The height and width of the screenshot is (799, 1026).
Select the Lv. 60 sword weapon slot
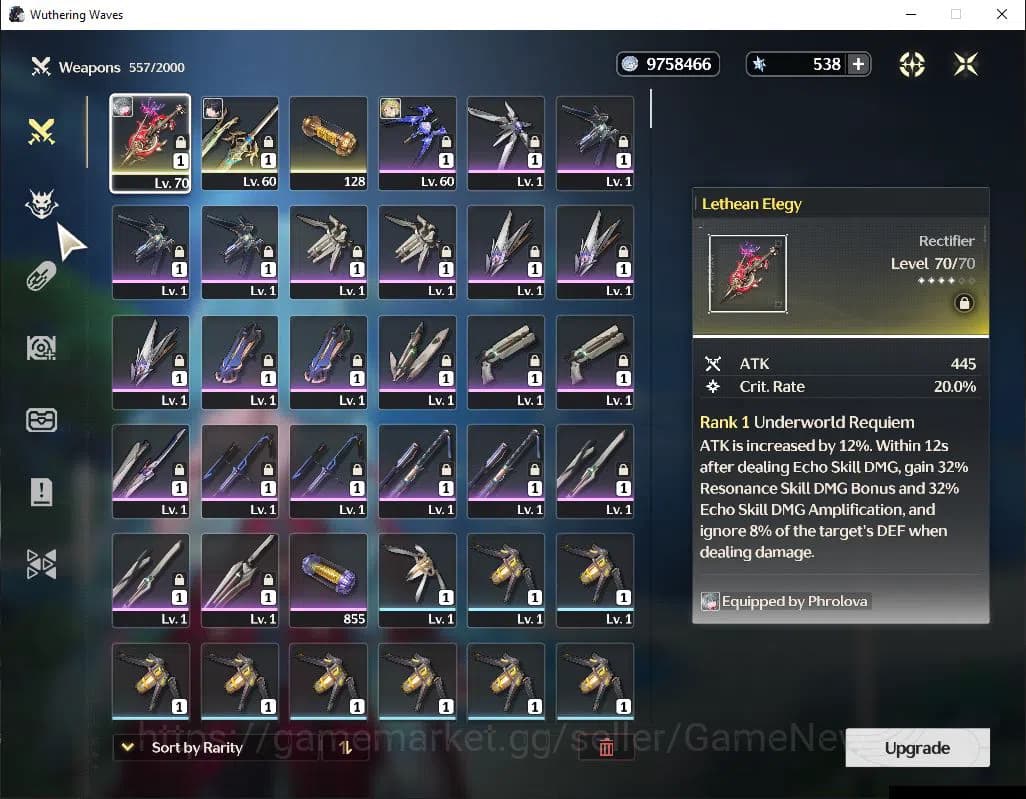tap(240, 142)
